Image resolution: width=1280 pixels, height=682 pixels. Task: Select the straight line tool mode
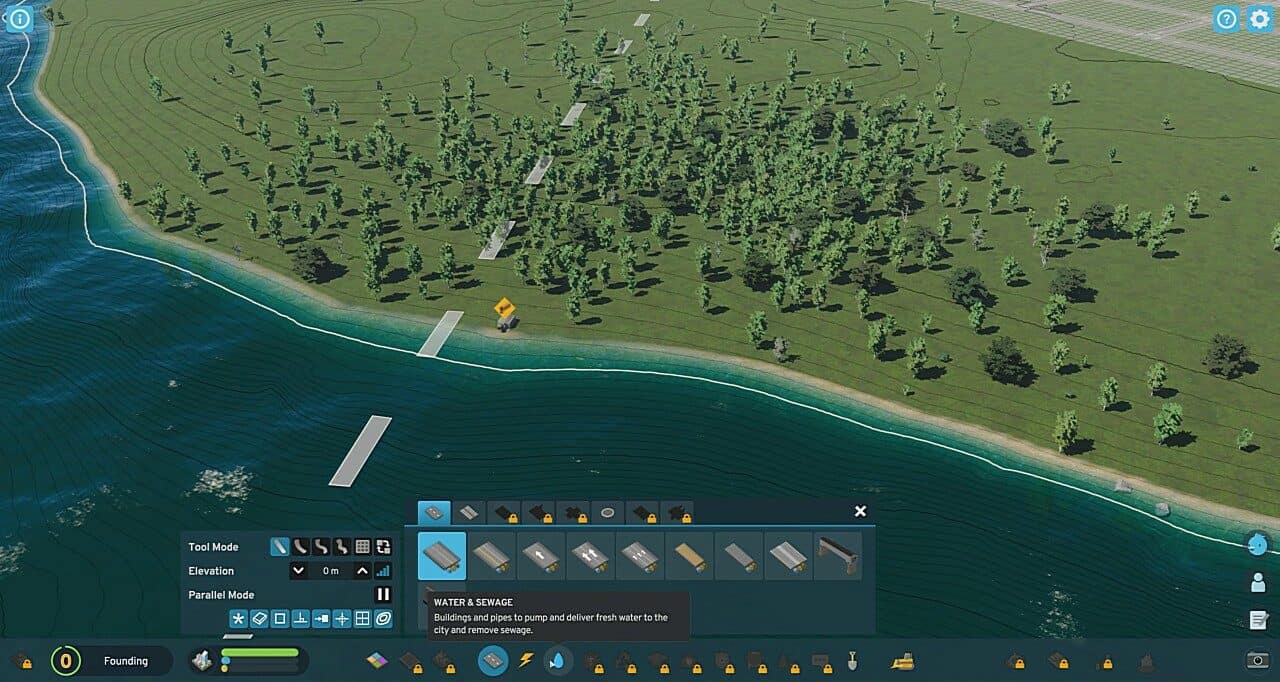click(x=280, y=547)
